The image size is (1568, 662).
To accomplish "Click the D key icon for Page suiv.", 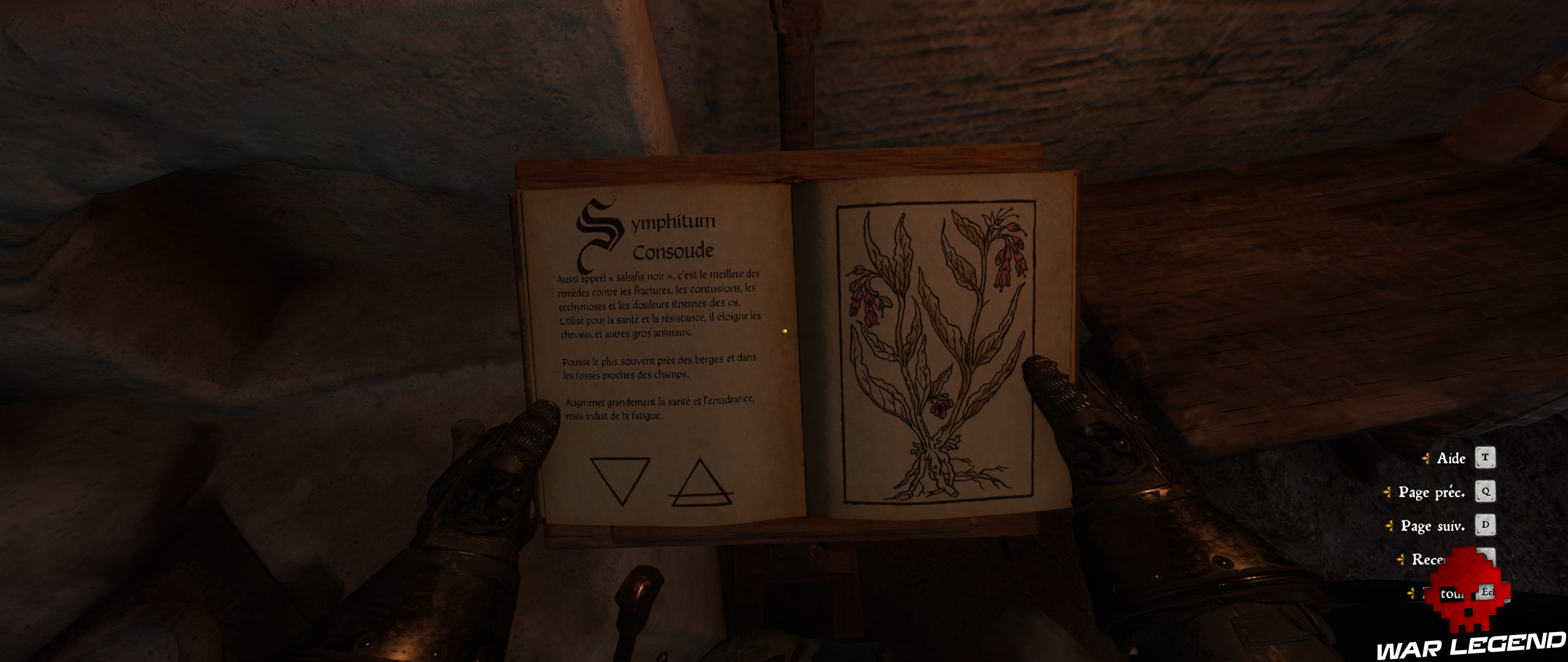I will 1486,525.
